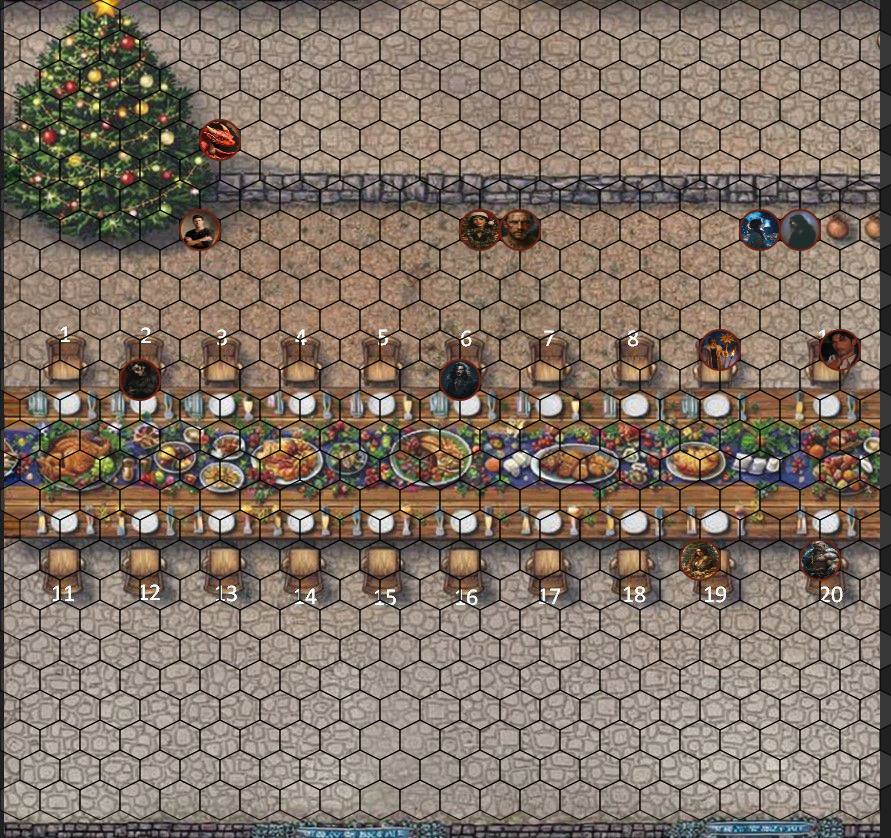Image resolution: width=891 pixels, height=838 pixels.
Task: Select the red dragon token beside the tree
Action: [x=220, y=140]
